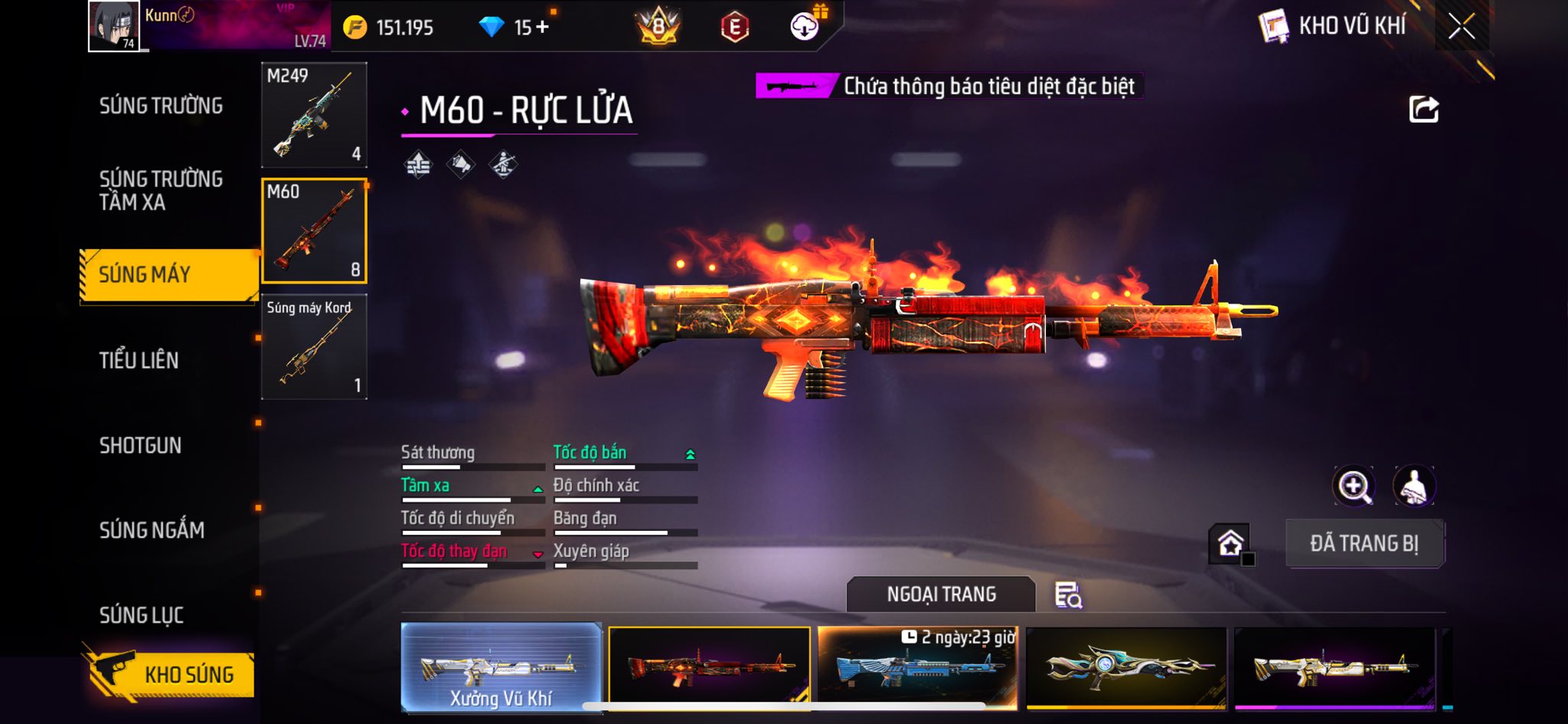Select the Tiểu Liên weapon category
The height and width of the screenshot is (724, 1568).
tap(139, 360)
